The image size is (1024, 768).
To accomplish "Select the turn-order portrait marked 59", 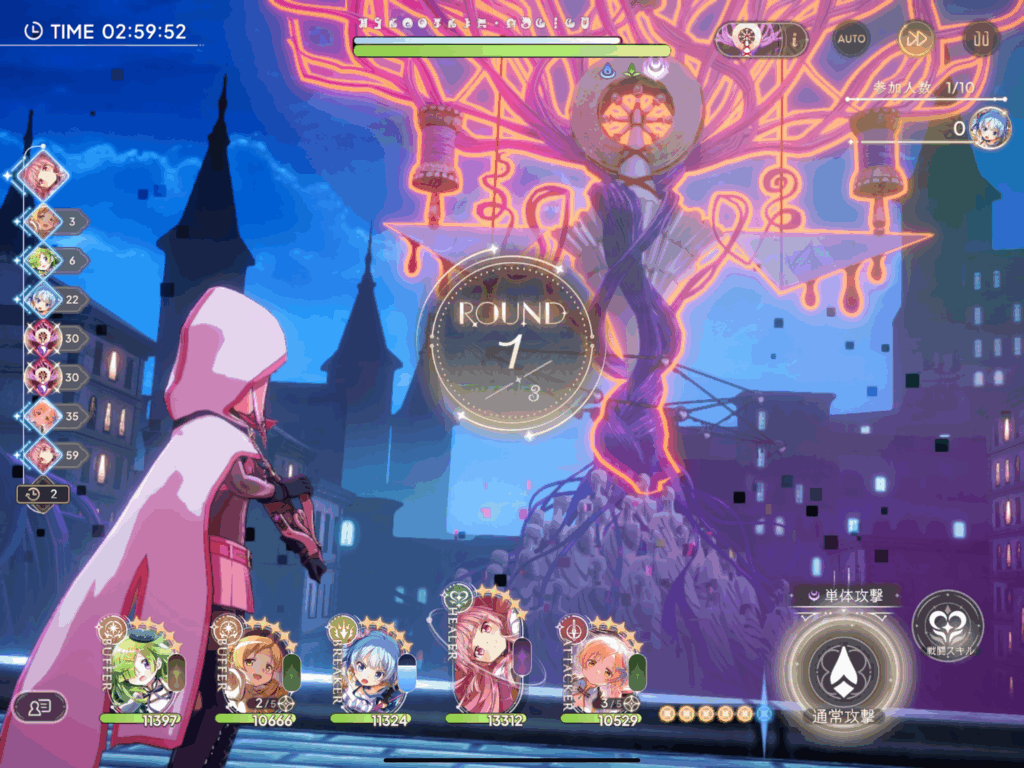I will [42, 453].
